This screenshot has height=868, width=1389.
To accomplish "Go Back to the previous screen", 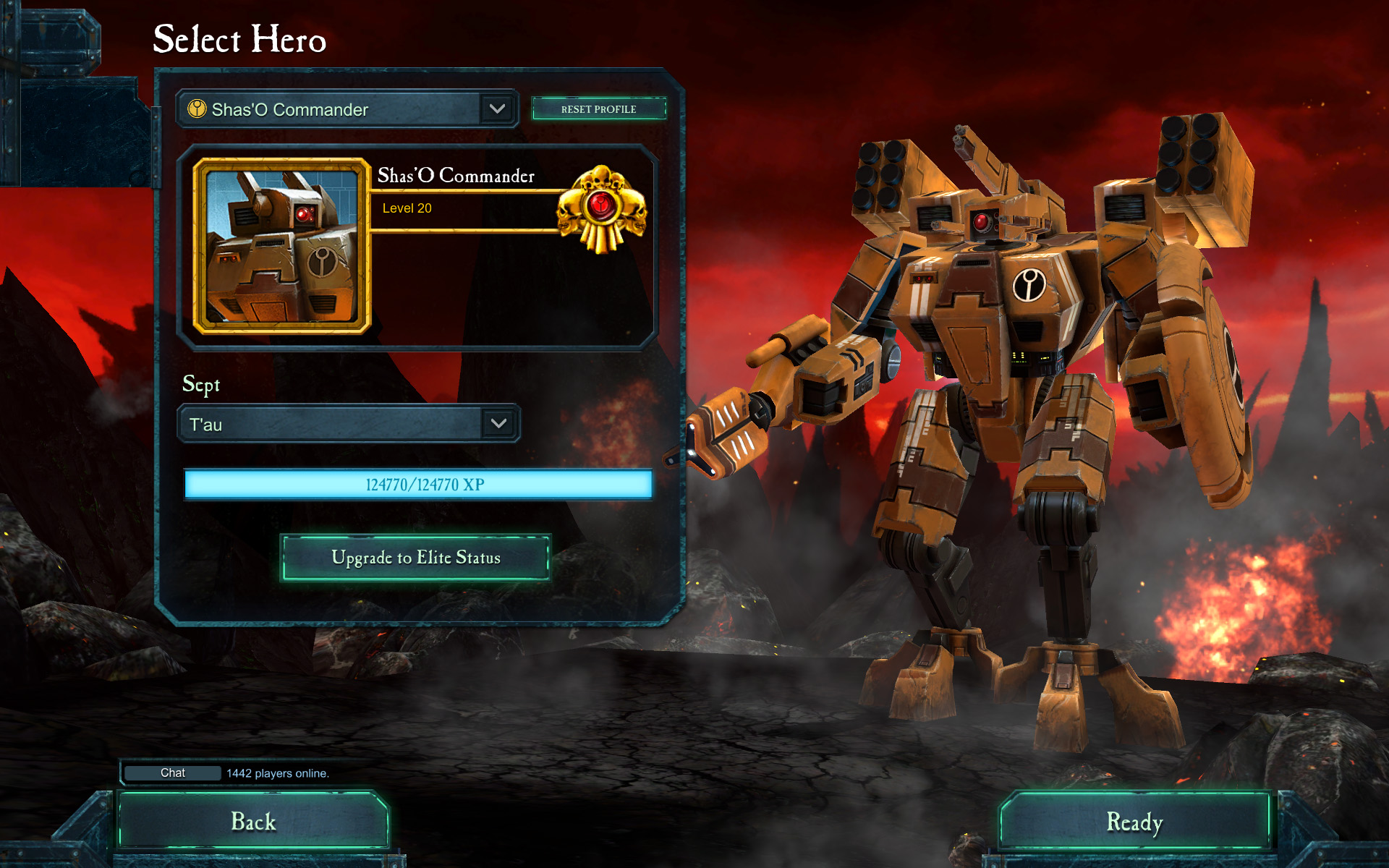I will coord(253,822).
